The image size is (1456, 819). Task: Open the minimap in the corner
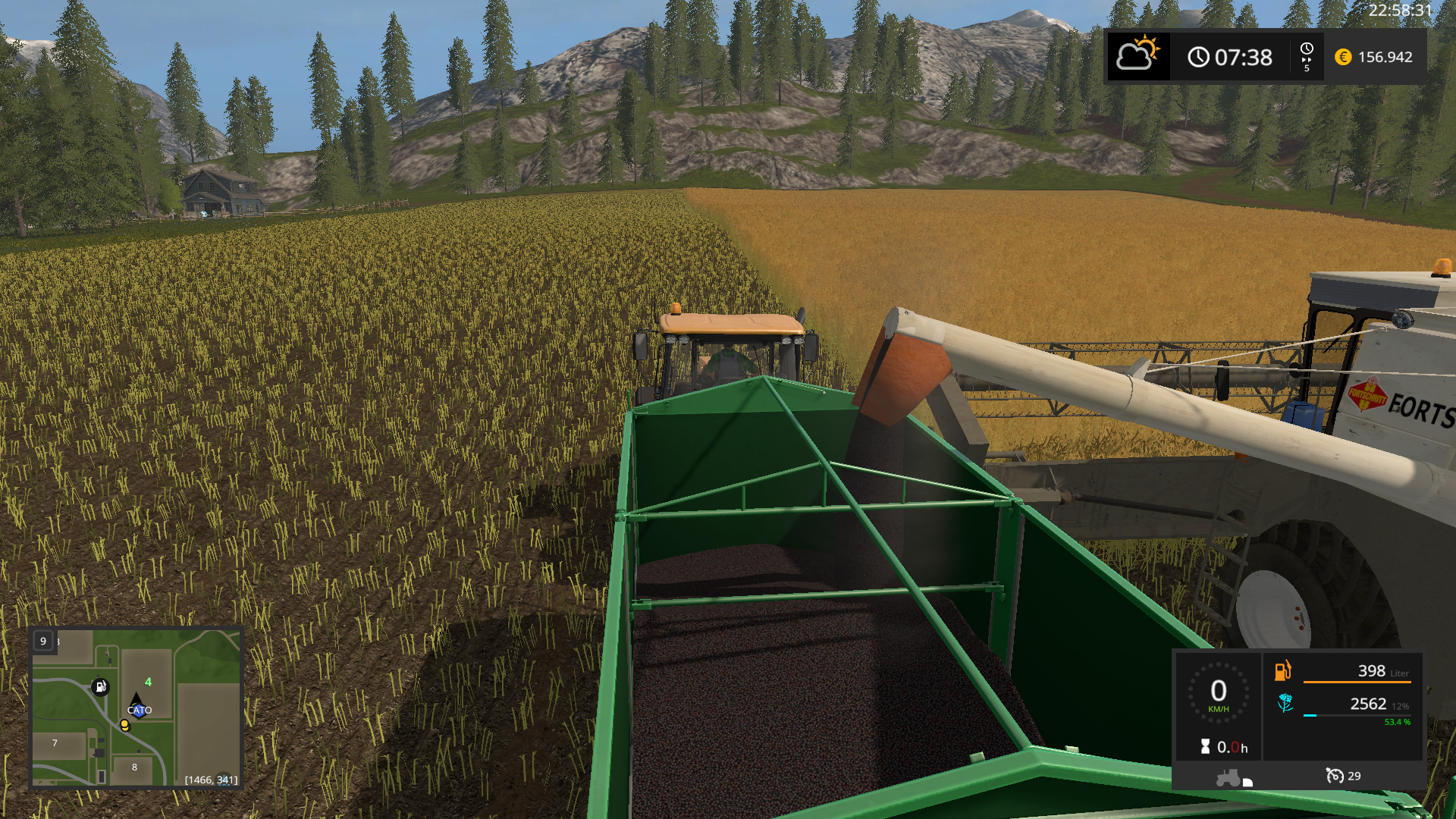point(136,708)
